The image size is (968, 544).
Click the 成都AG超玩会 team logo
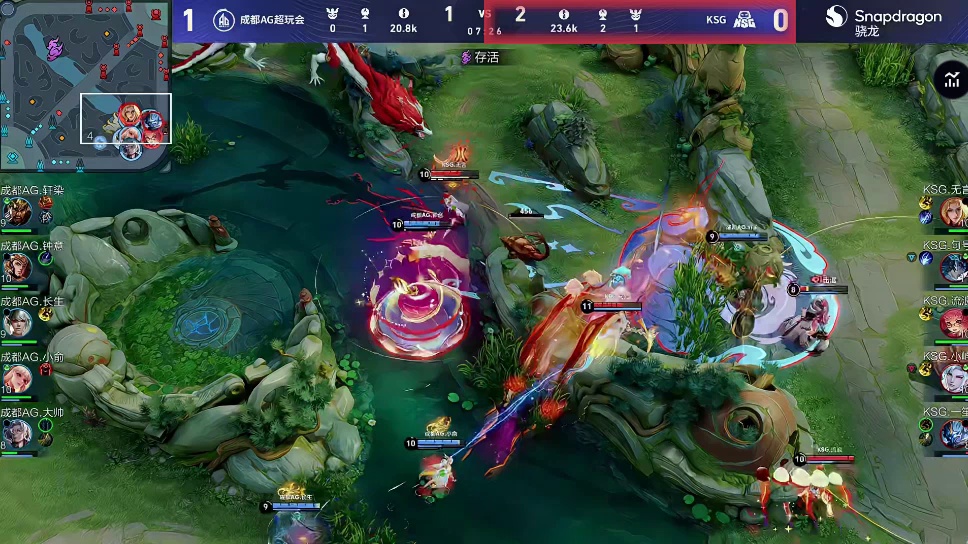[223, 19]
